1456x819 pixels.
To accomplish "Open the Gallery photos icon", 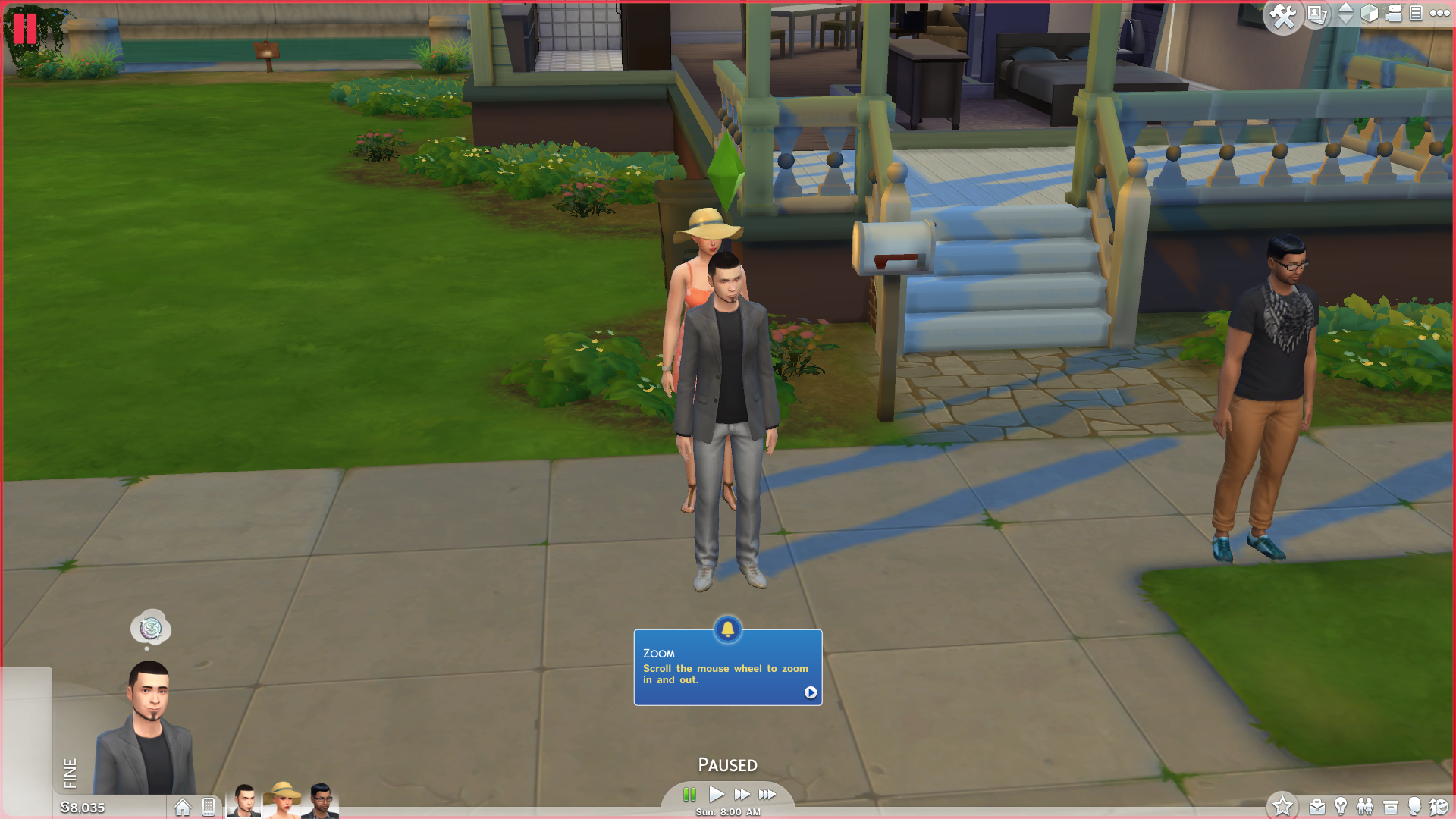I will 1317,14.
